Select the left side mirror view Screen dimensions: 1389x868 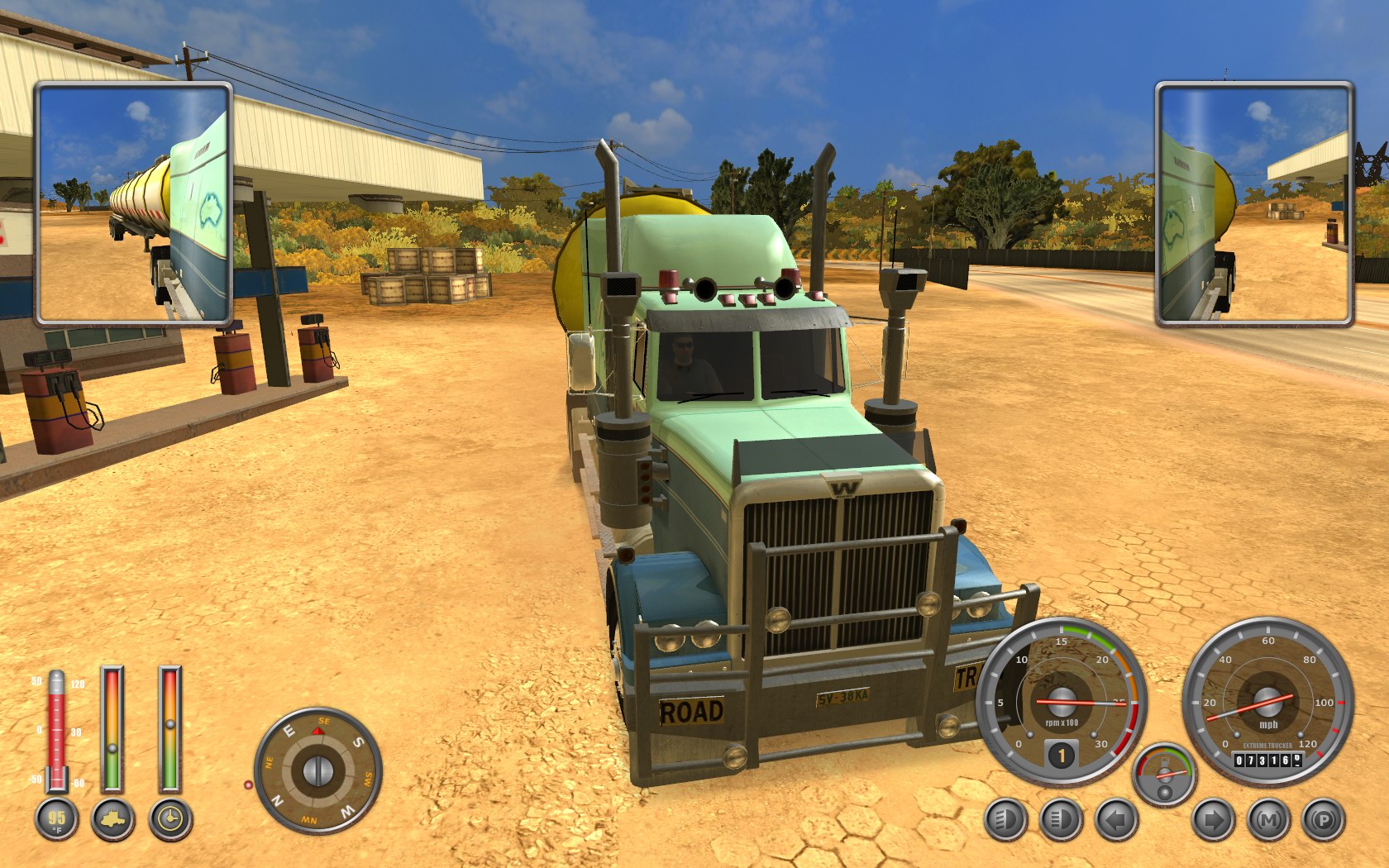click(133, 203)
